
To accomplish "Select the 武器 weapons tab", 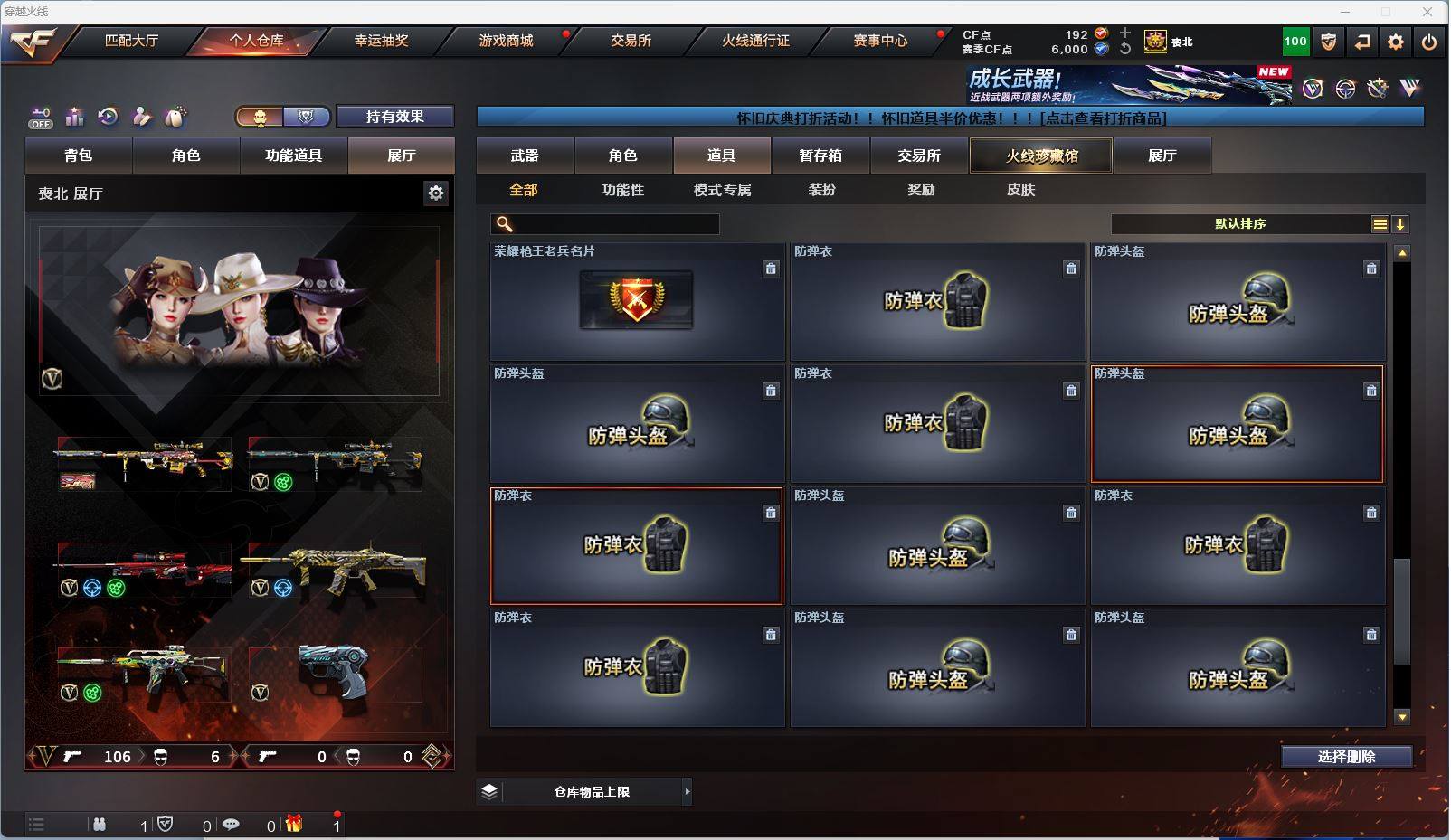I will (525, 156).
